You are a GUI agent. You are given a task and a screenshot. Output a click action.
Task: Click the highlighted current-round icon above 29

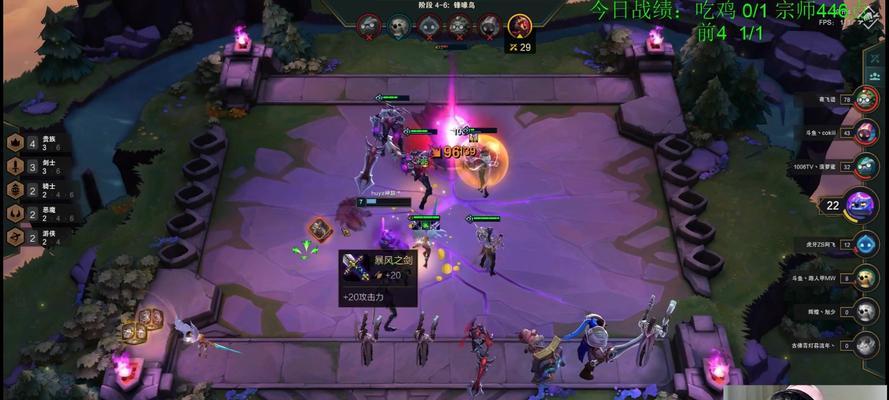(x=519, y=26)
